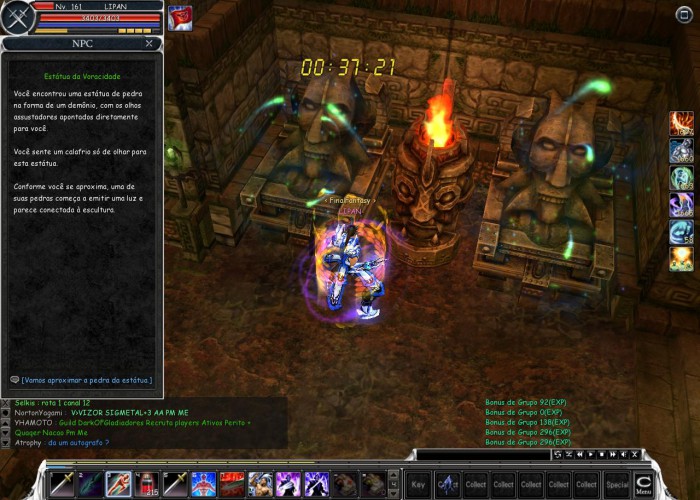This screenshot has height=500, width=700.
Task: Open the Menu button on the bar
Action: [x=643, y=484]
